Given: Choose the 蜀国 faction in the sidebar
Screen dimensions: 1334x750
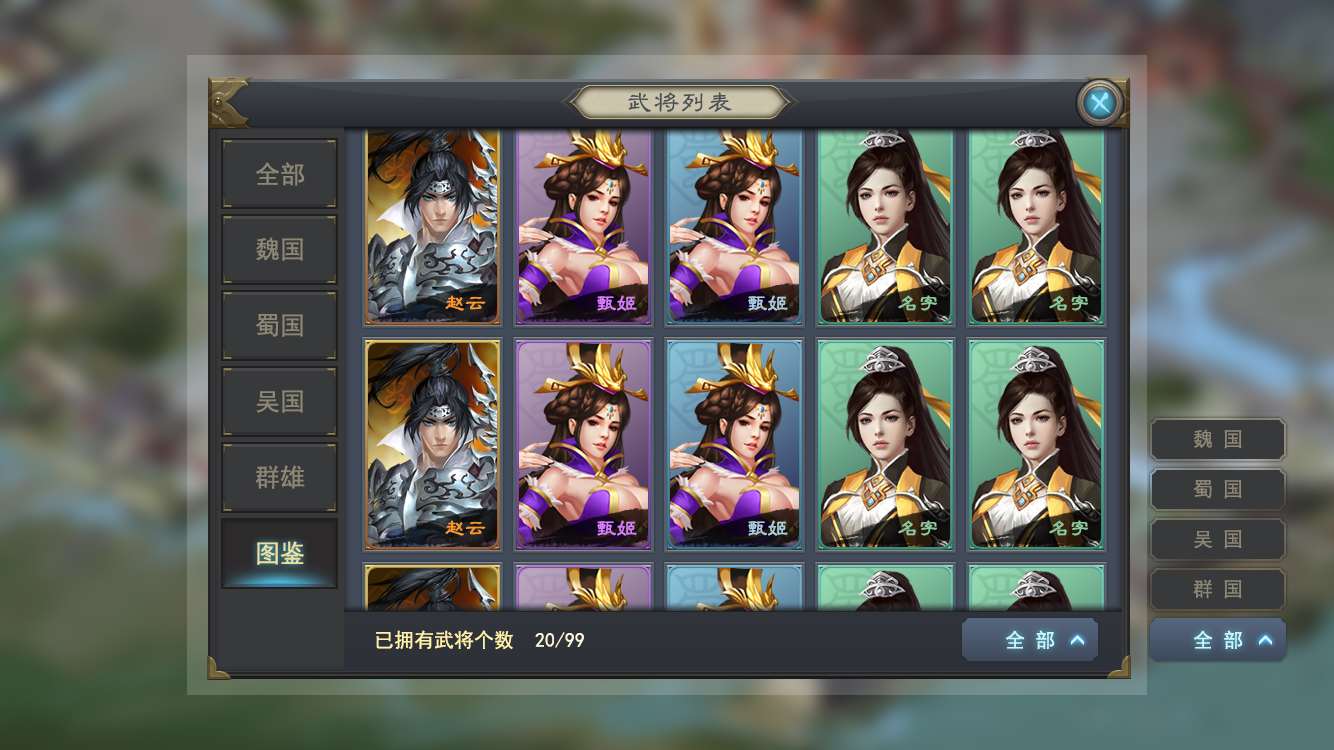Looking at the screenshot, I should pos(278,324).
